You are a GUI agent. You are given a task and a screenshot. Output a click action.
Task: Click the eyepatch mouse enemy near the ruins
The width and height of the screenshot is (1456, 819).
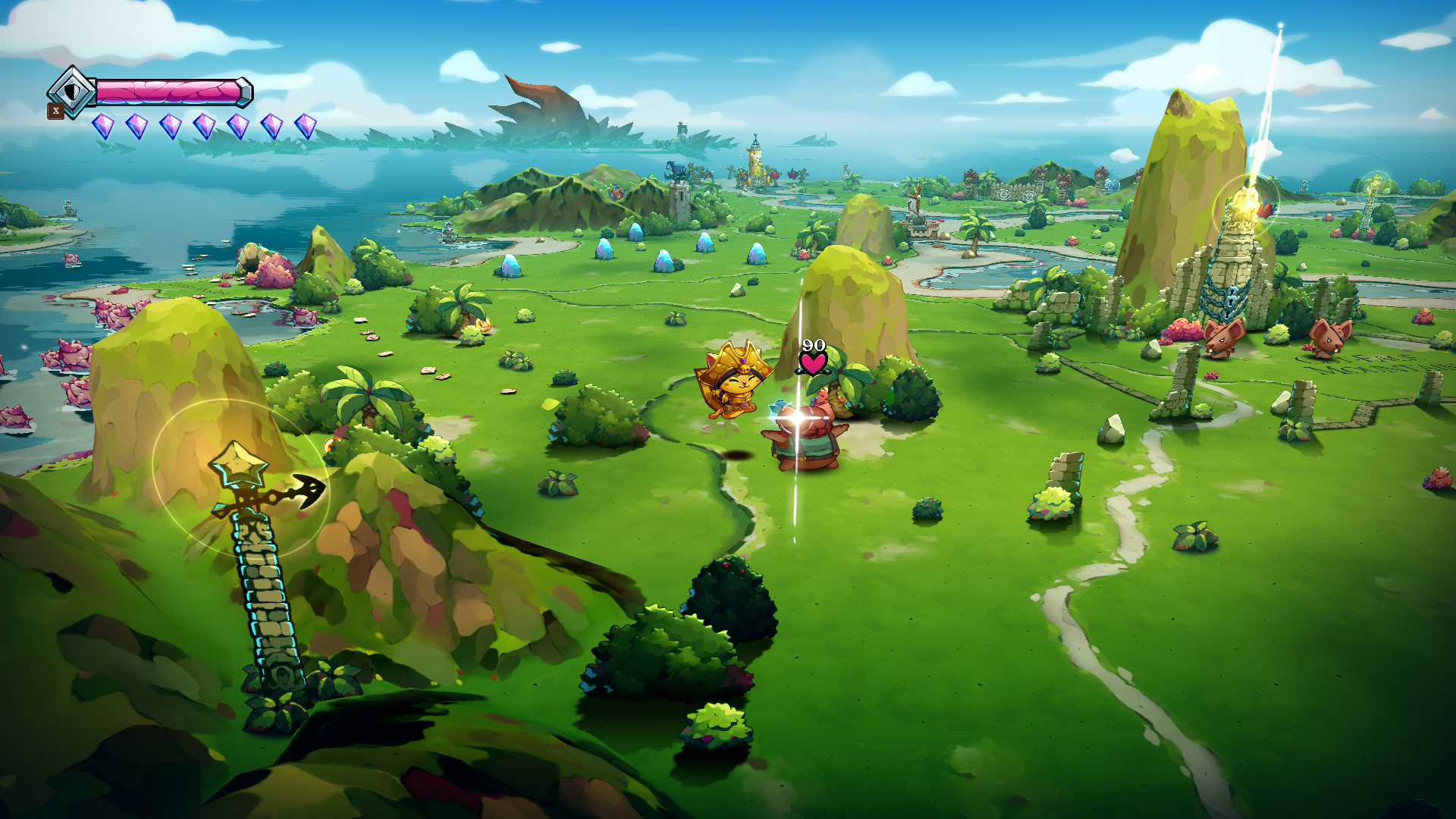coord(1223,340)
